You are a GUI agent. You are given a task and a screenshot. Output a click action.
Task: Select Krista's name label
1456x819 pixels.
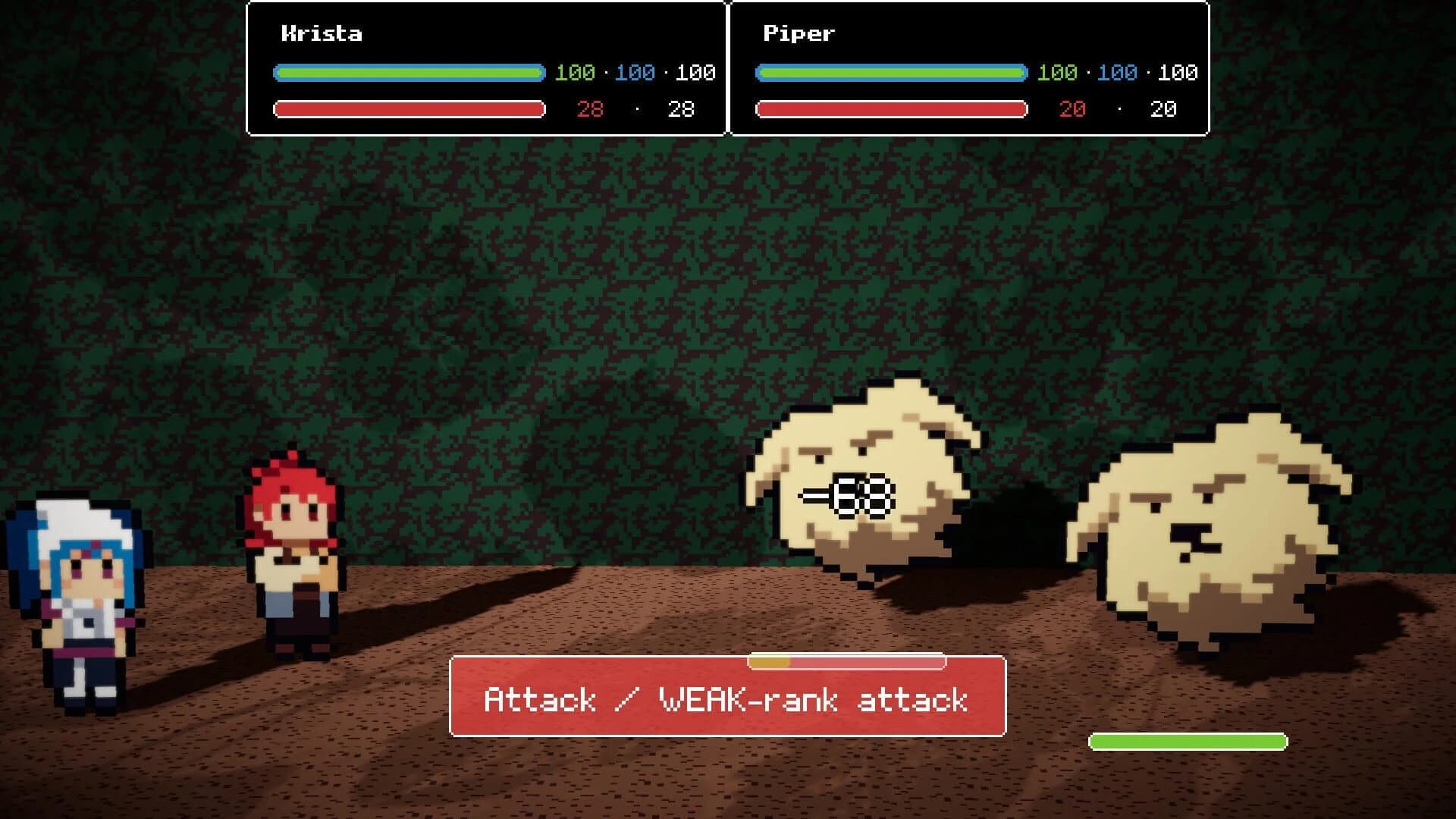pos(321,33)
